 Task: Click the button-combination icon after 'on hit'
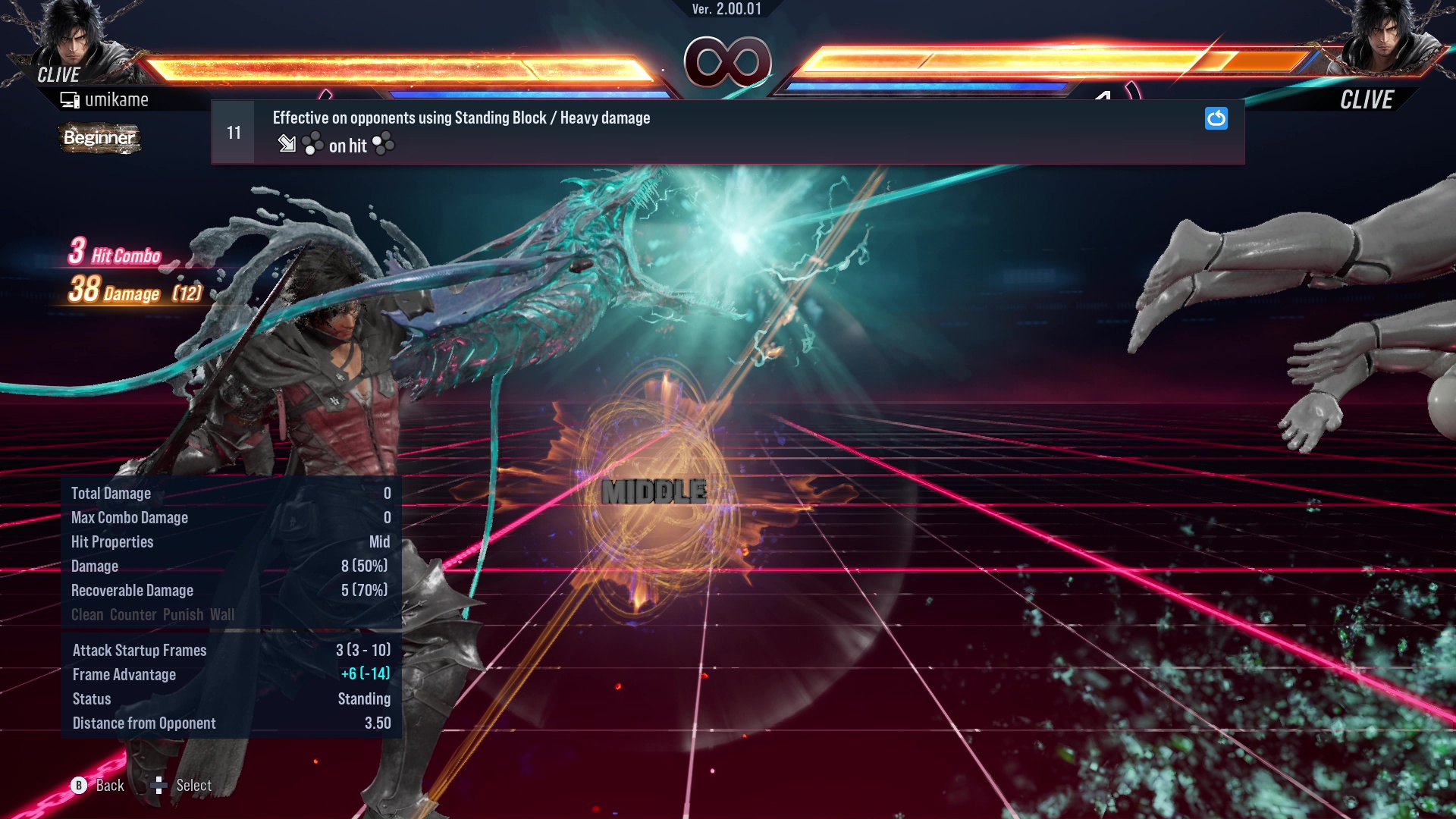click(x=382, y=145)
